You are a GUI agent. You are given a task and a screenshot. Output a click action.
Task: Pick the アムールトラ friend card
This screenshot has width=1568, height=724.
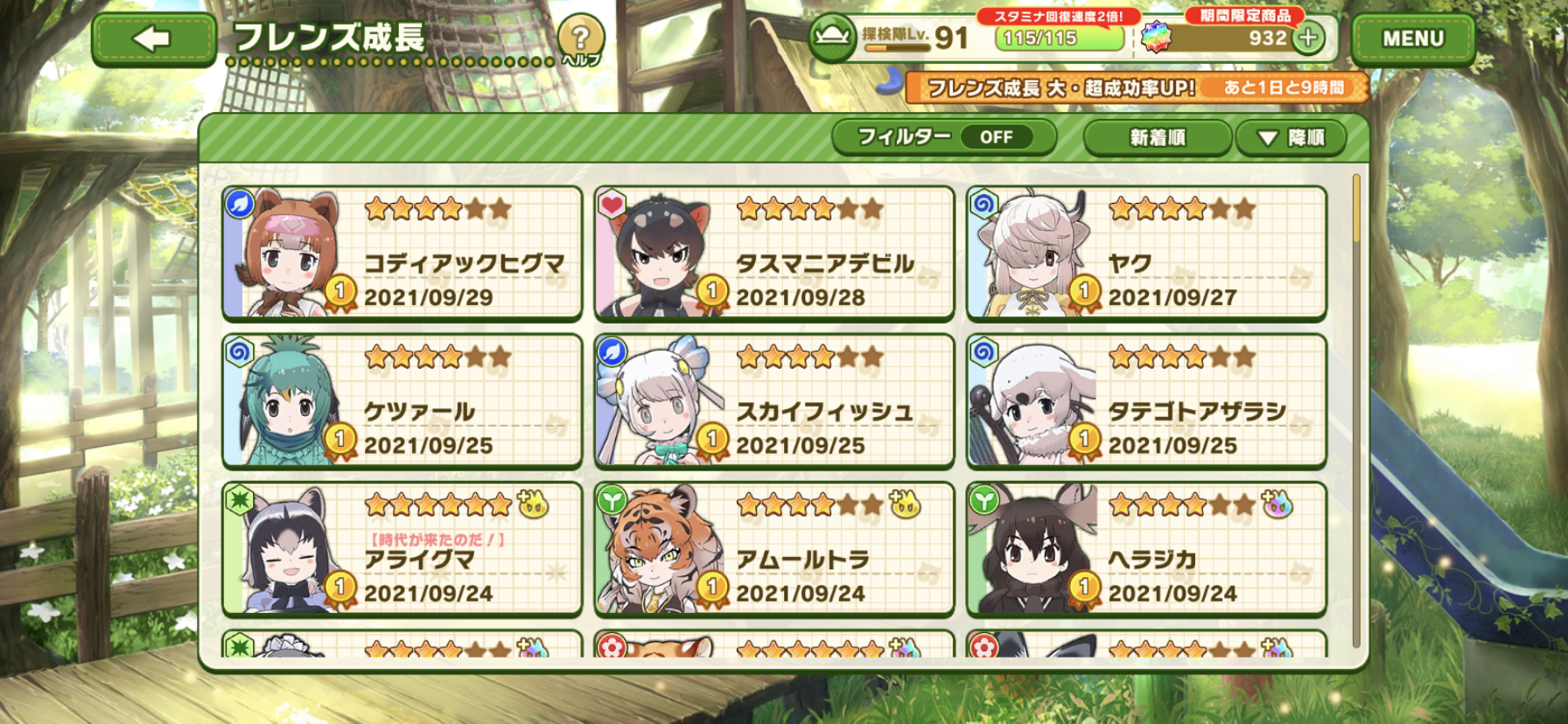click(773, 548)
